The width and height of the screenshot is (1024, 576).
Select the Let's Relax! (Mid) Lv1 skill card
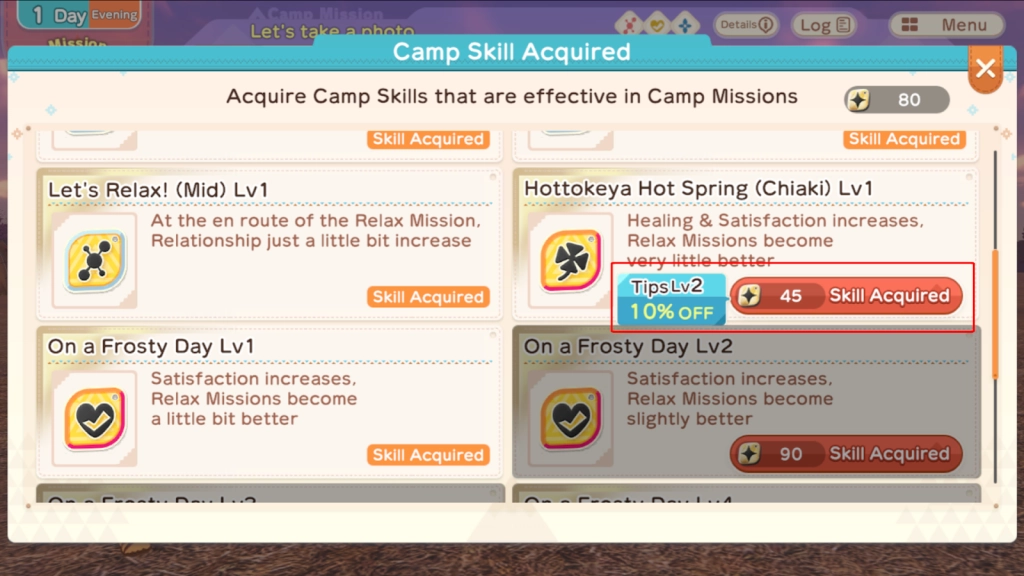[x=270, y=243]
